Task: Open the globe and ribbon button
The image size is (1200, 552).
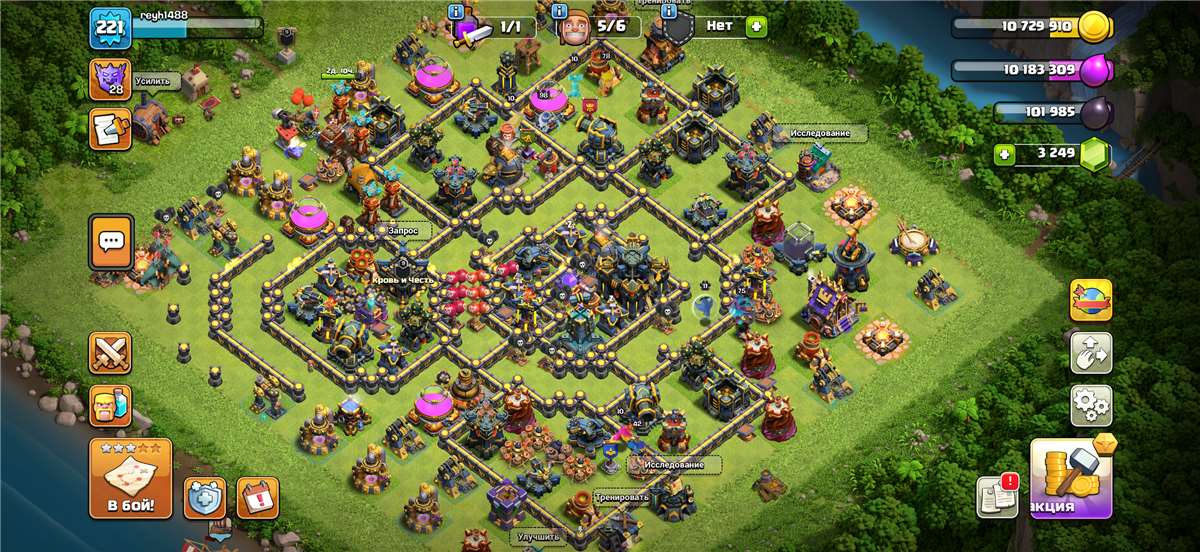Action: pos(1091,299)
